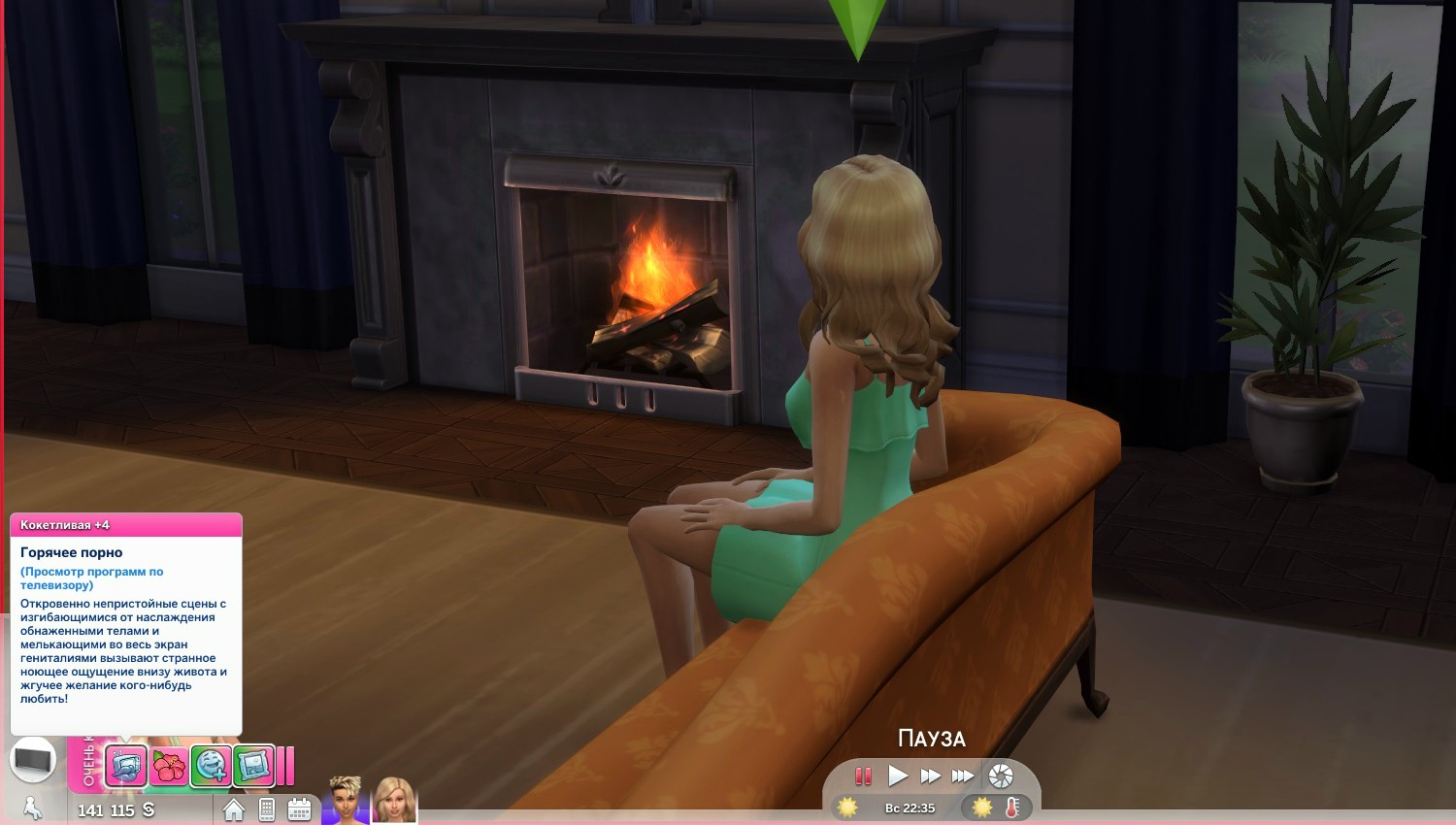Select the long-haired blonde Sim portrait
The image size is (1456, 825).
coord(394,800)
